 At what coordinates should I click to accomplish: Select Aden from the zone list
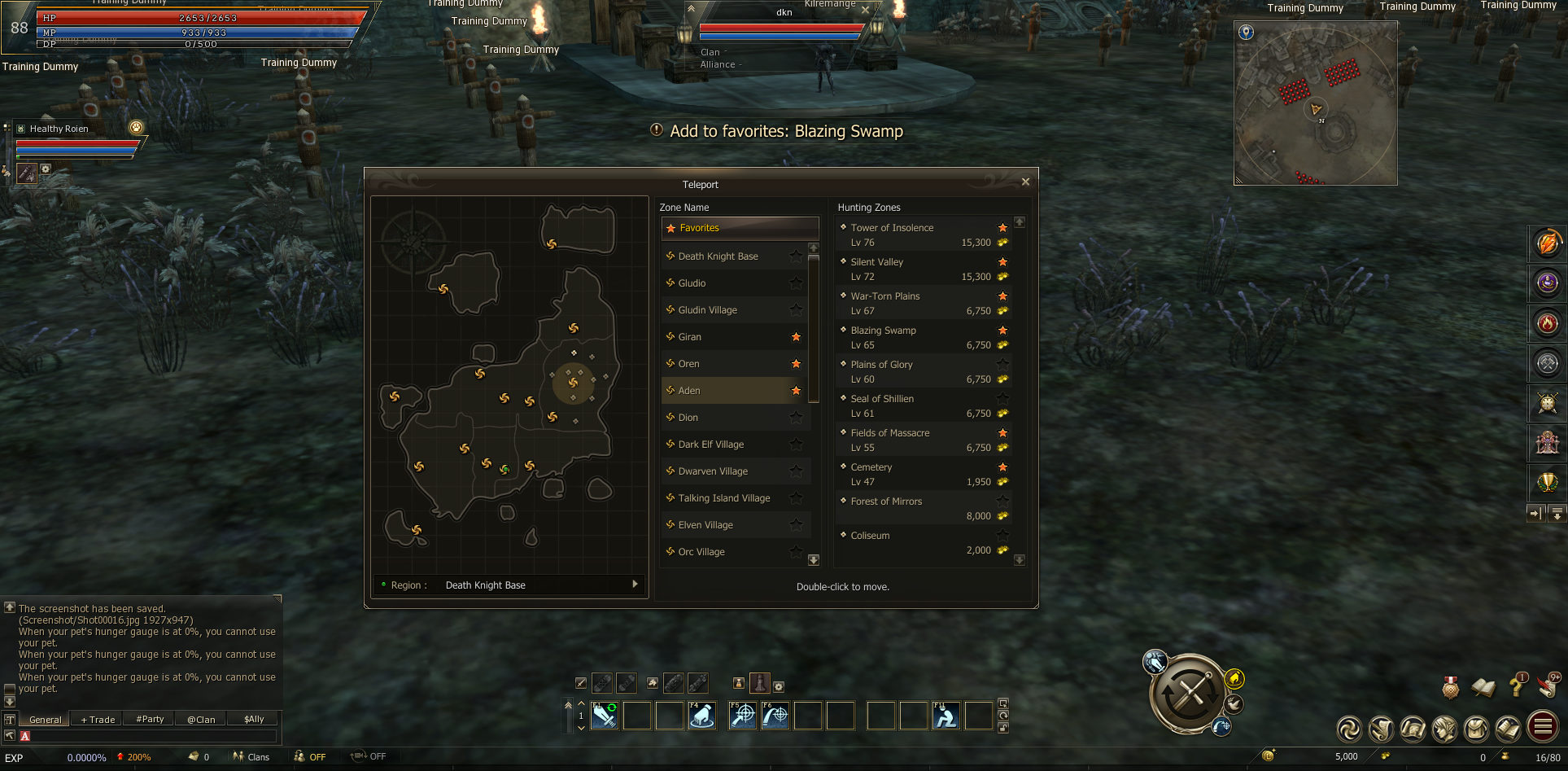click(689, 391)
